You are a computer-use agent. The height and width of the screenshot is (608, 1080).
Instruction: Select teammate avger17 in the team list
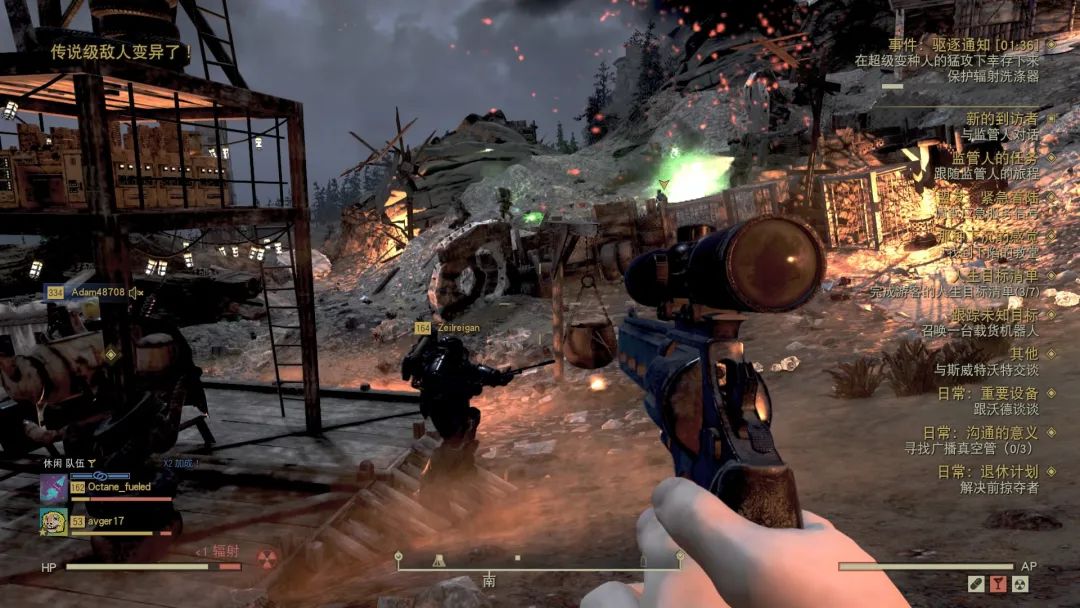[105, 521]
